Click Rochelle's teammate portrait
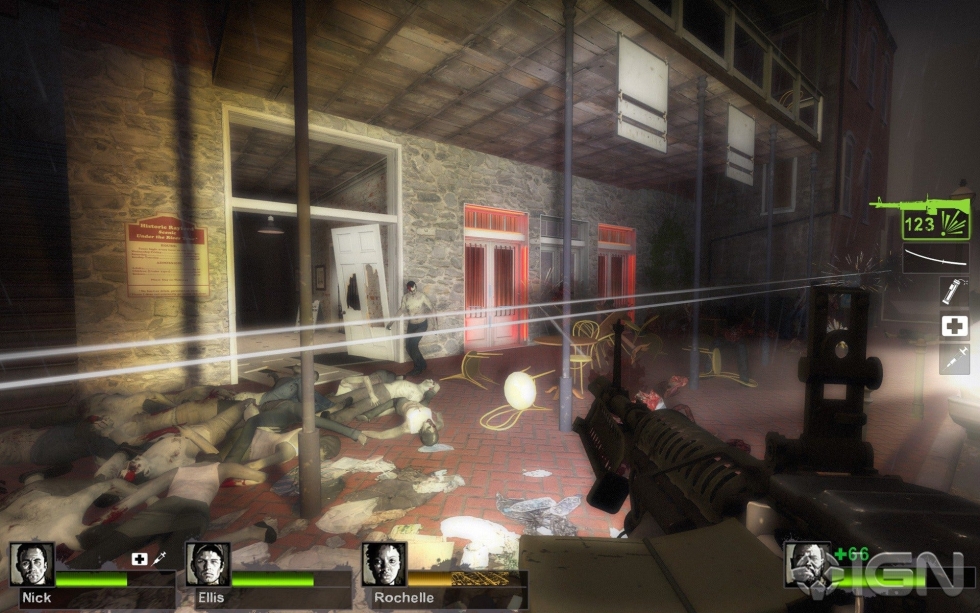 pos(383,564)
